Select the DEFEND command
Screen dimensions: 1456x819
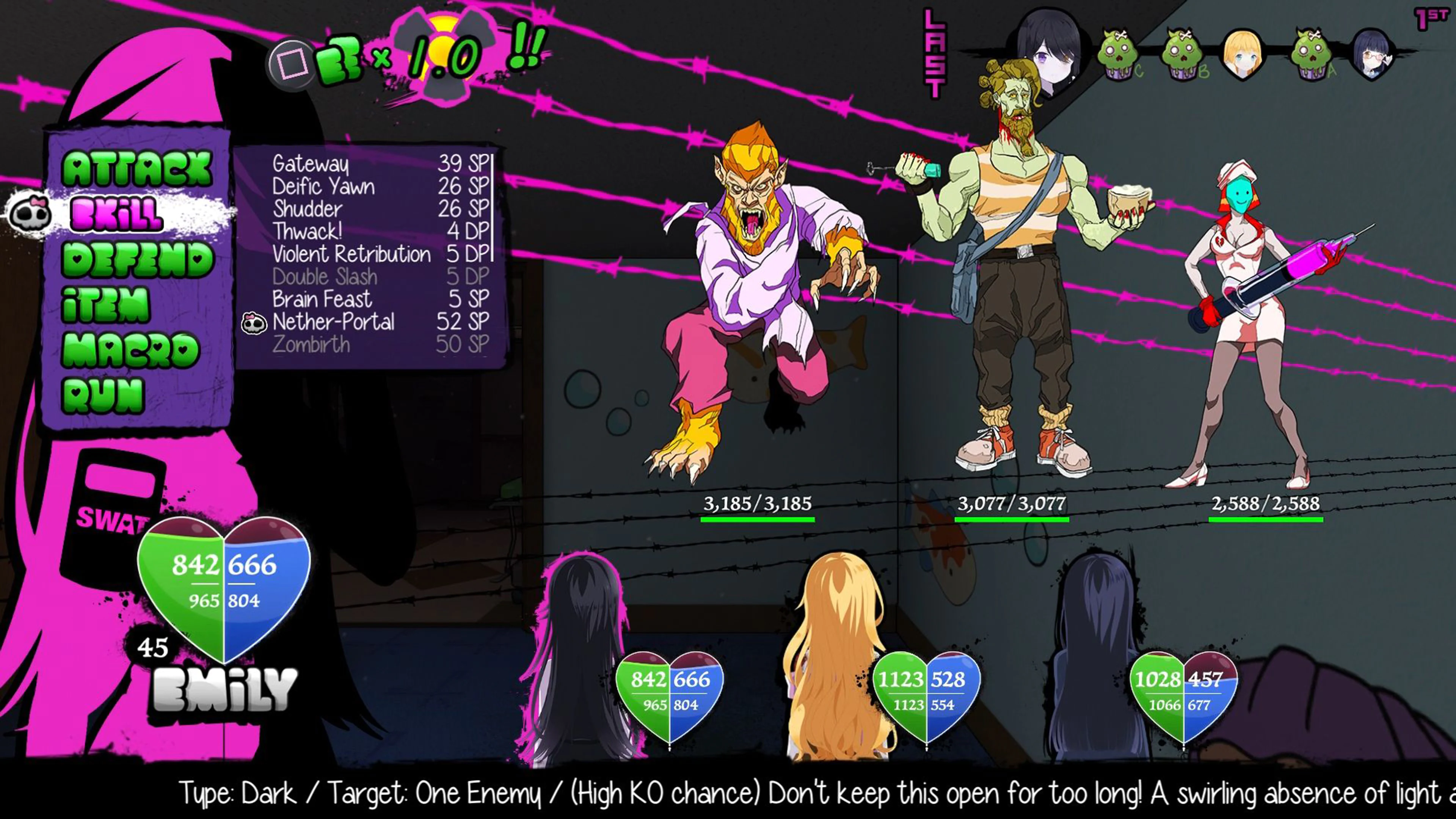point(138,259)
